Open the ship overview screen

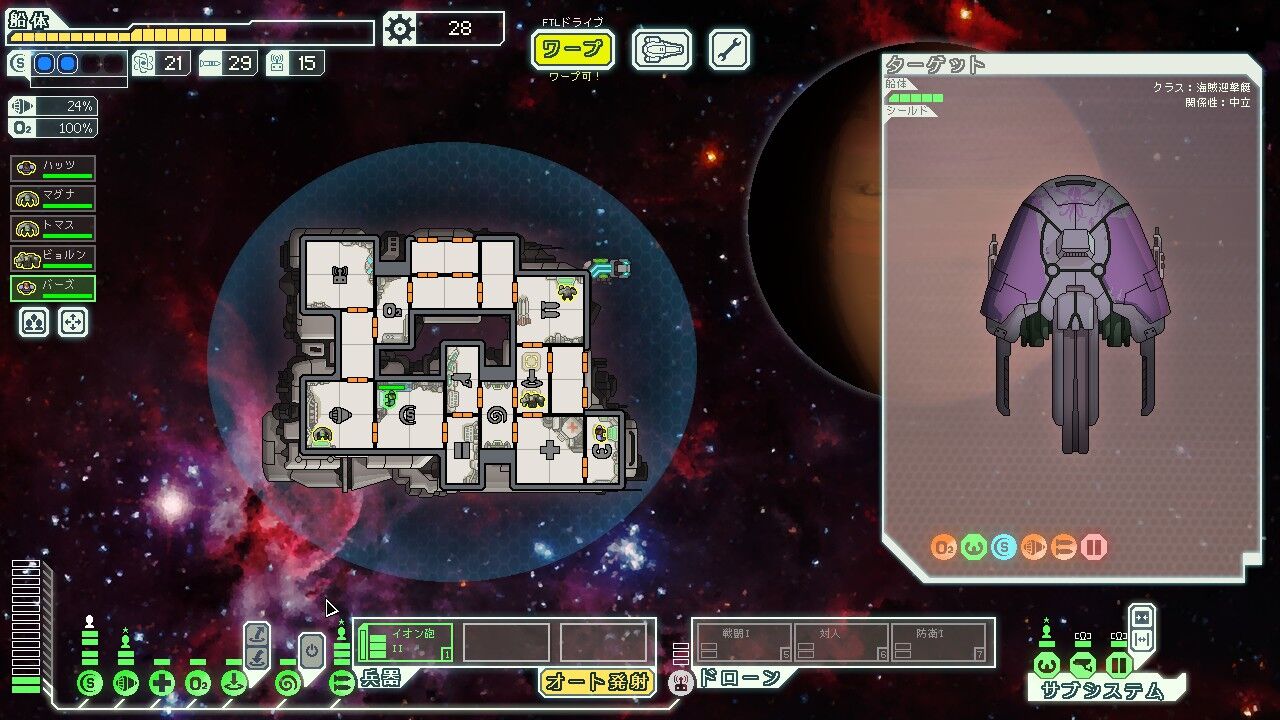[661, 49]
